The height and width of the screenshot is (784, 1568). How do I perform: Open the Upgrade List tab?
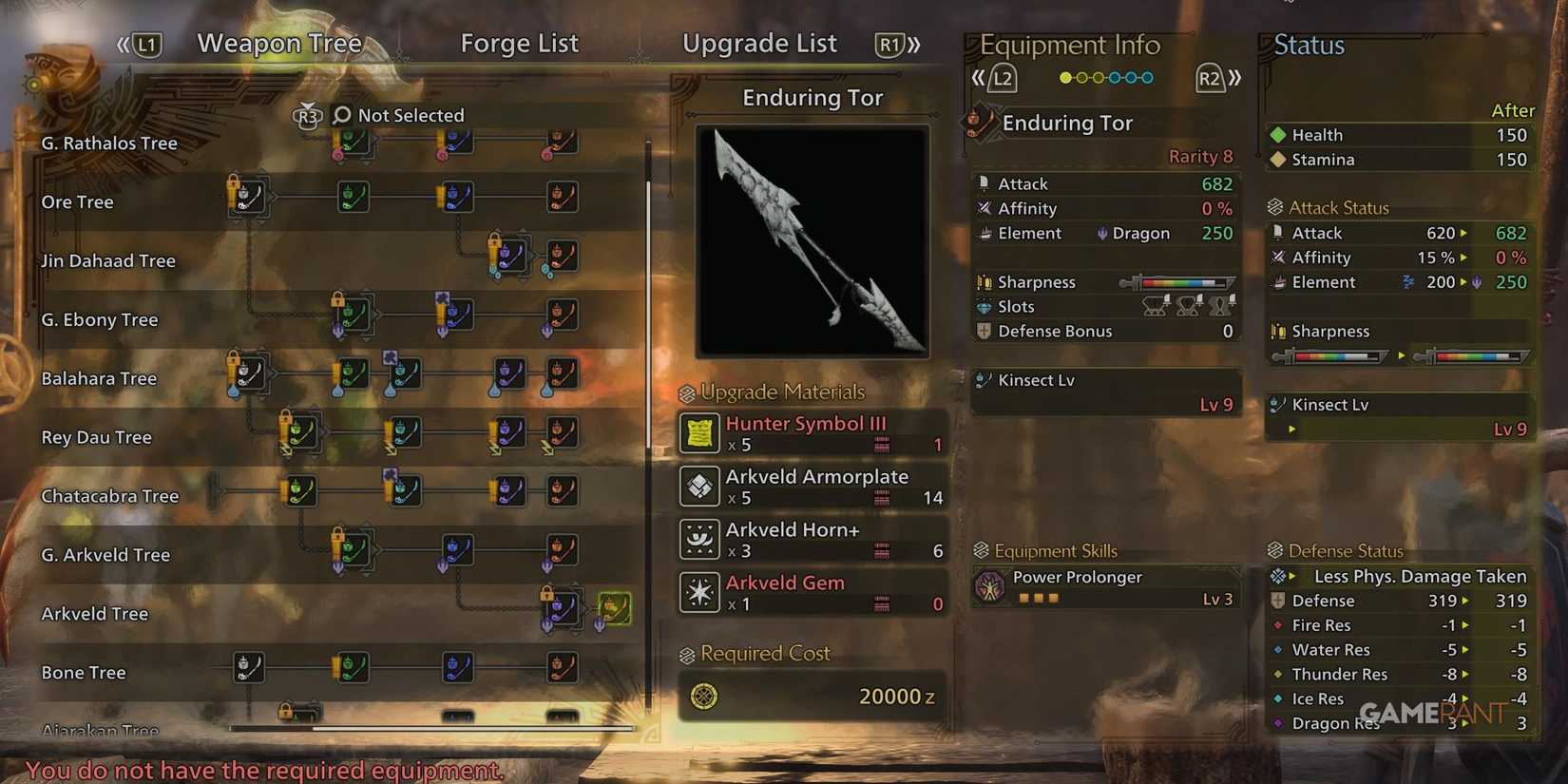(x=759, y=43)
